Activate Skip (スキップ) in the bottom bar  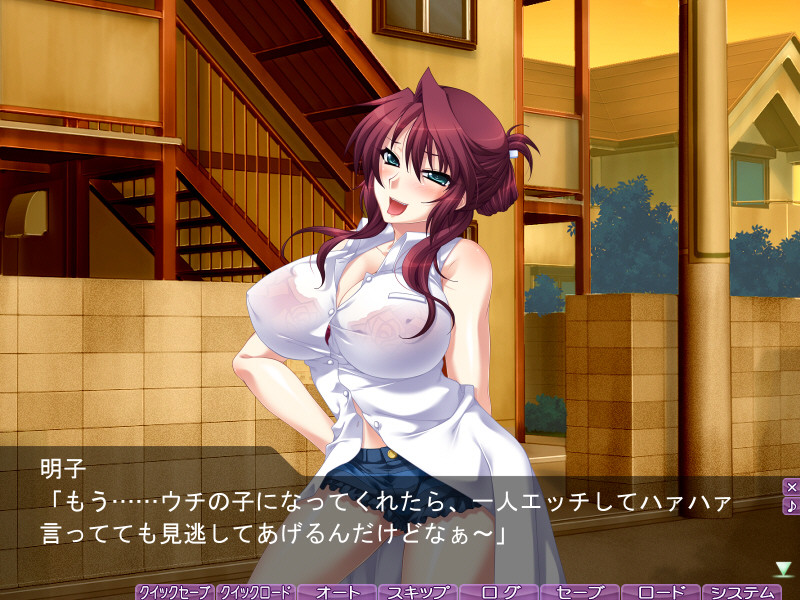418,592
